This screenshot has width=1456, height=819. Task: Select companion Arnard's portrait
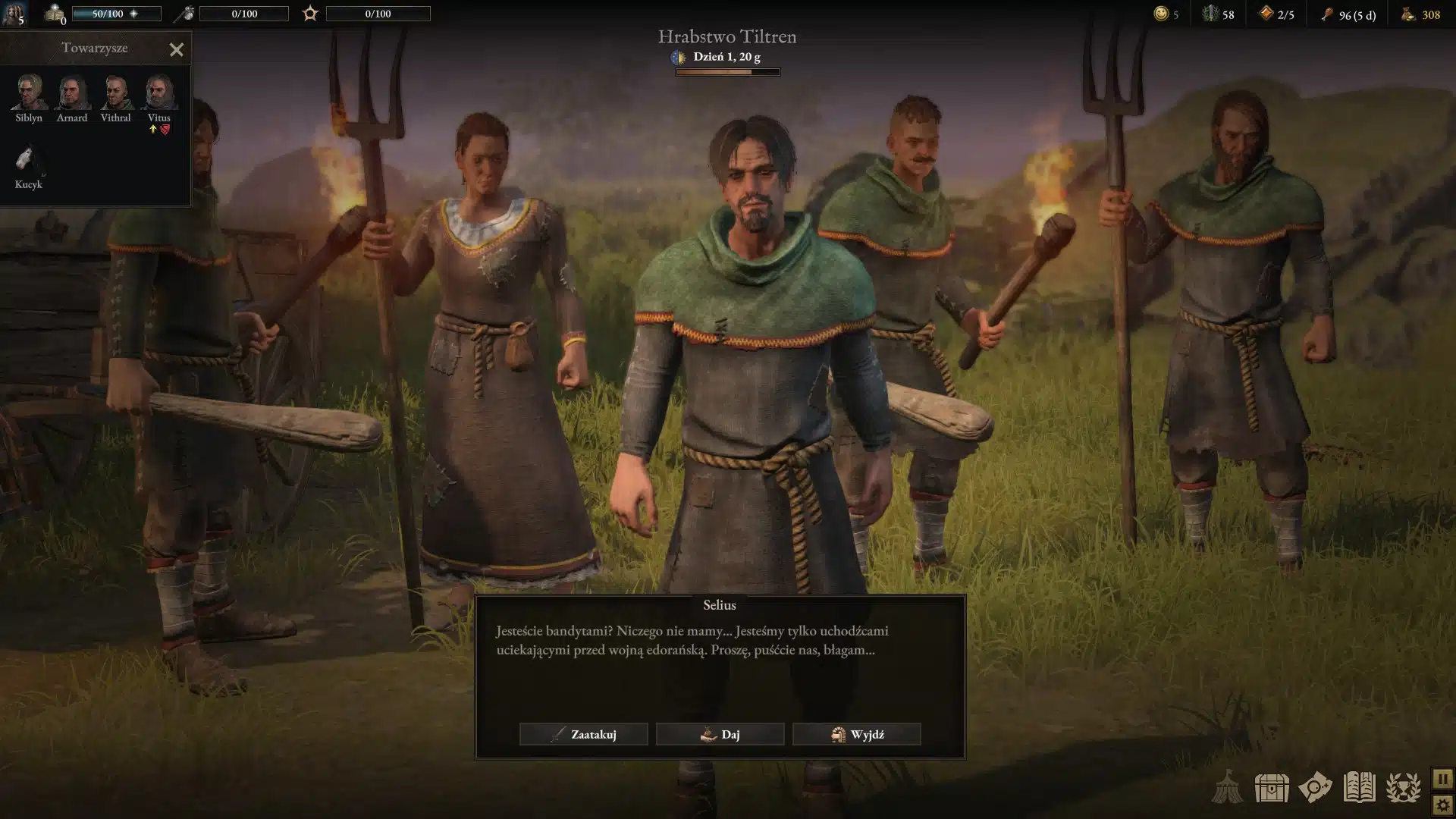[x=72, y=93]
